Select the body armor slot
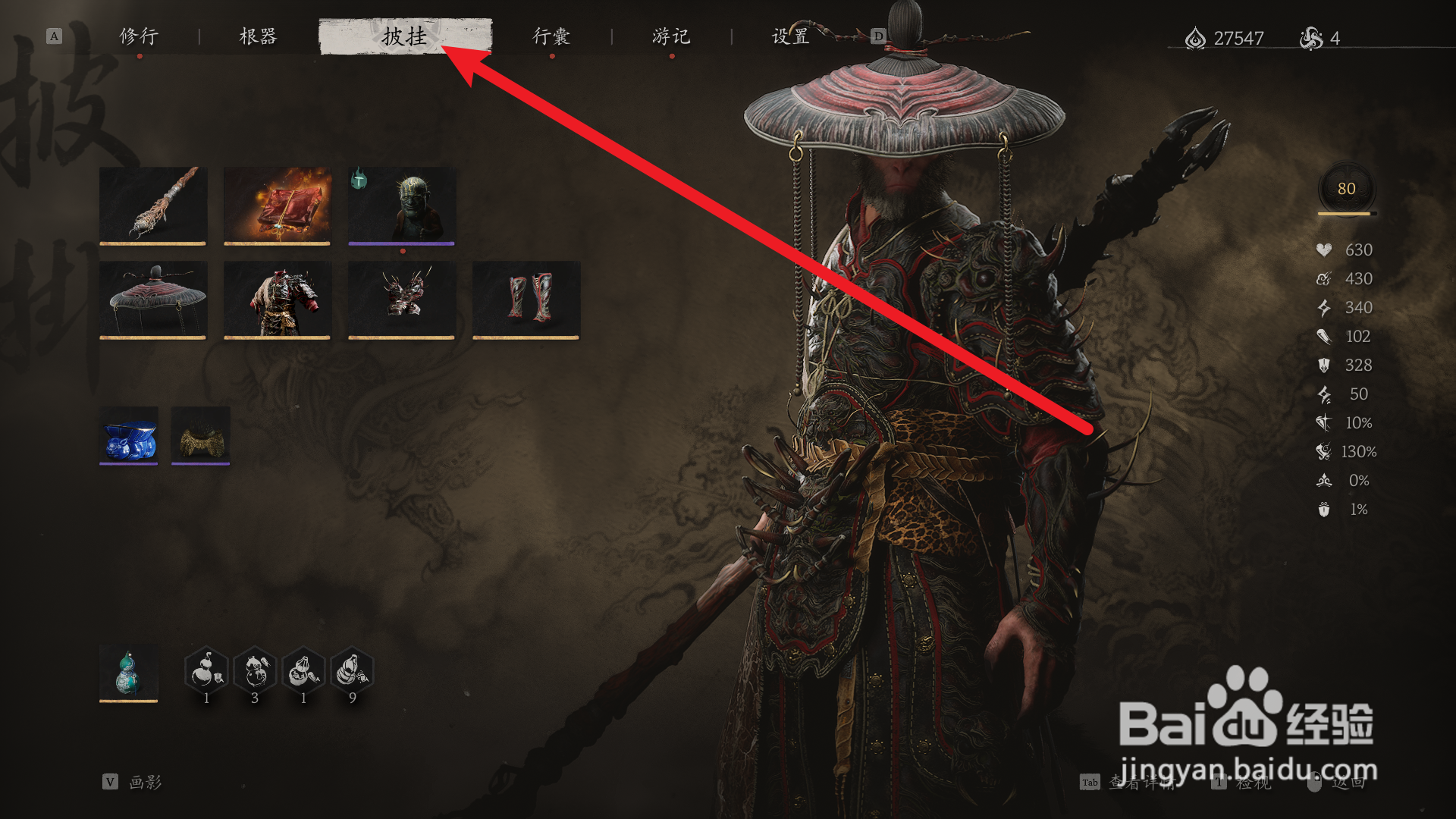Screen dimensions: 1456x819 [x=277, y=299]
